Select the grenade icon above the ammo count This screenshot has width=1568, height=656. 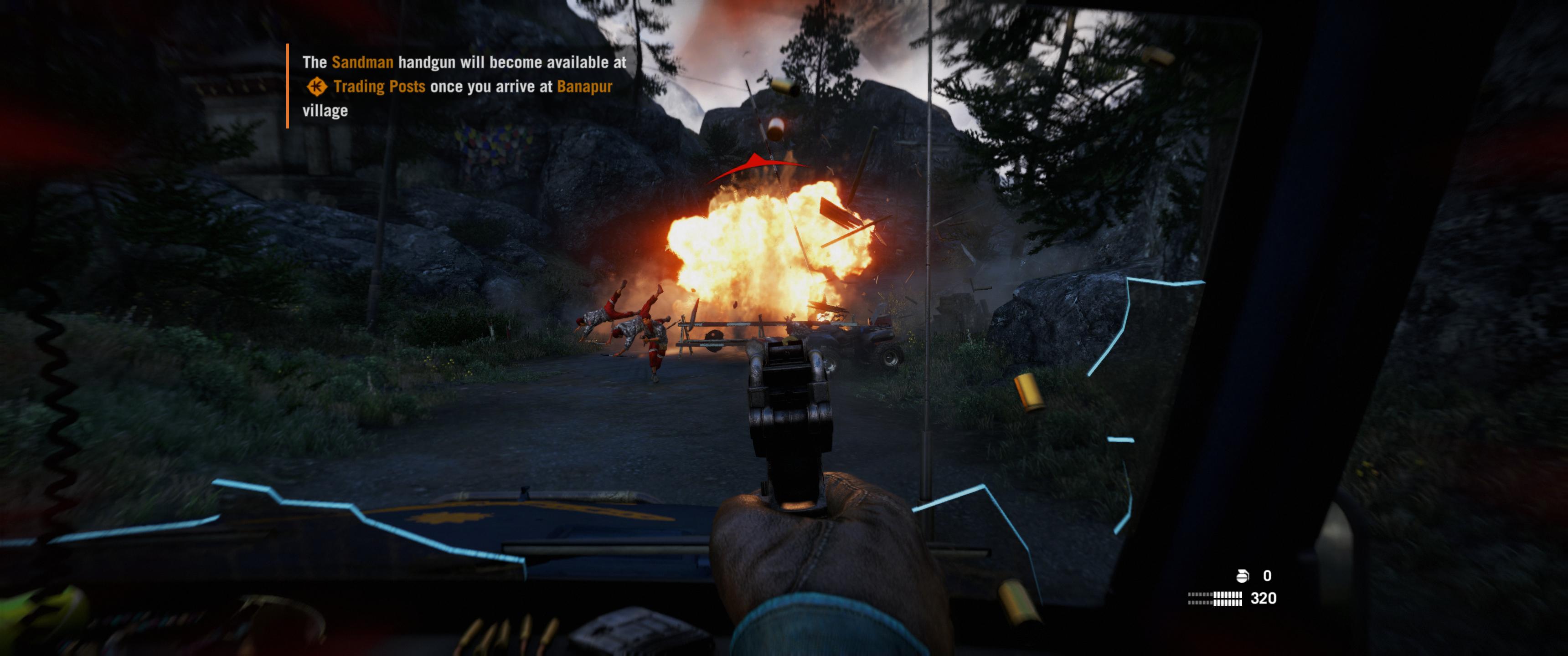[1243, 576]
